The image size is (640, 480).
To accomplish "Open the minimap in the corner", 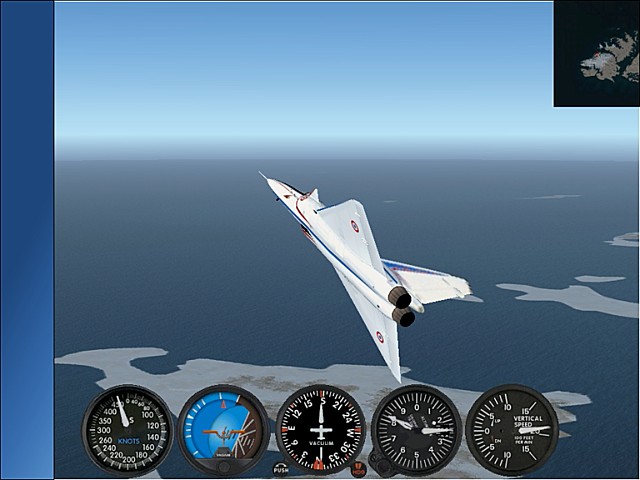I will tap(596, 53).
